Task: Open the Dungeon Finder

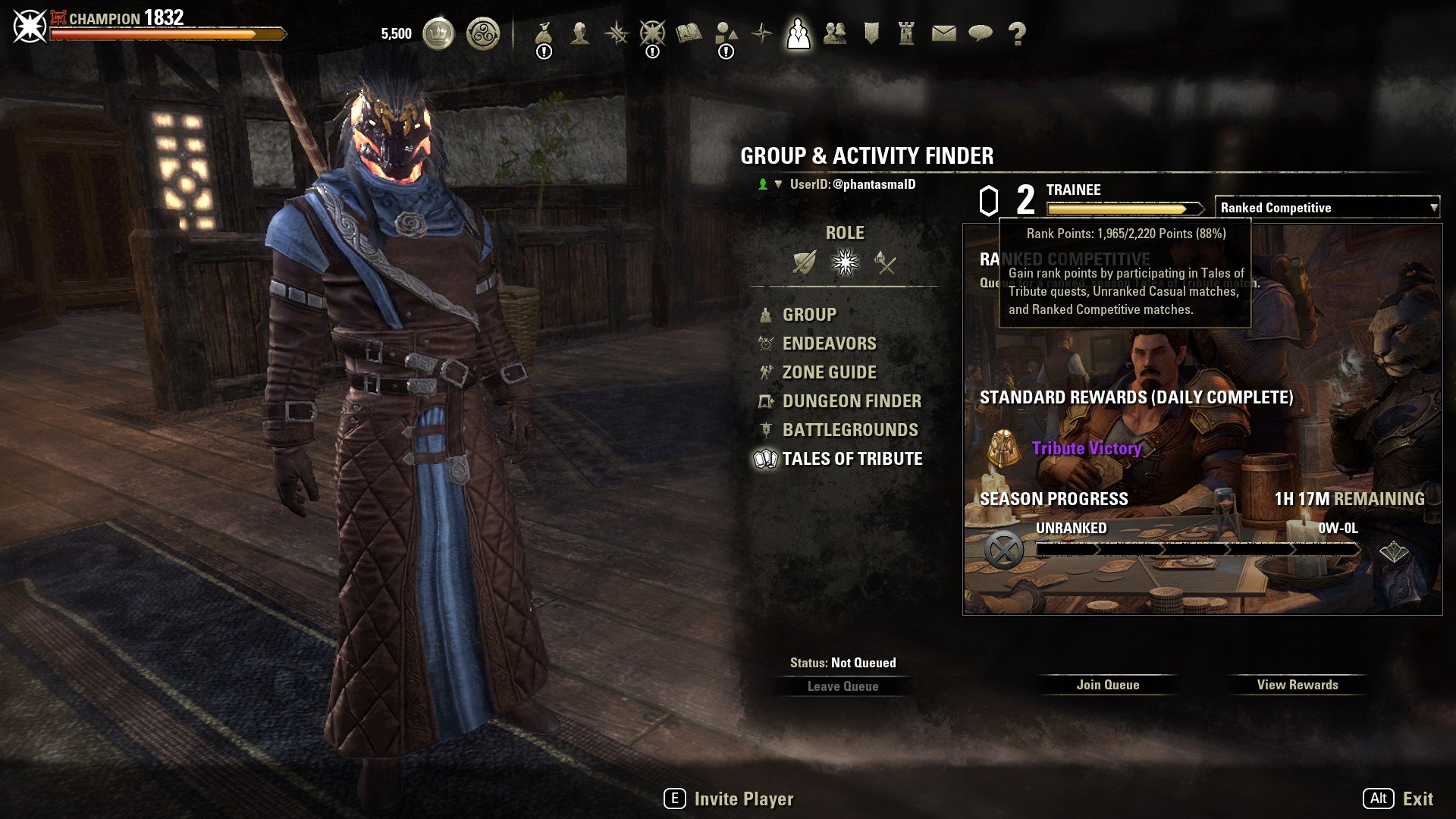Action: click(x=852, y=401)
